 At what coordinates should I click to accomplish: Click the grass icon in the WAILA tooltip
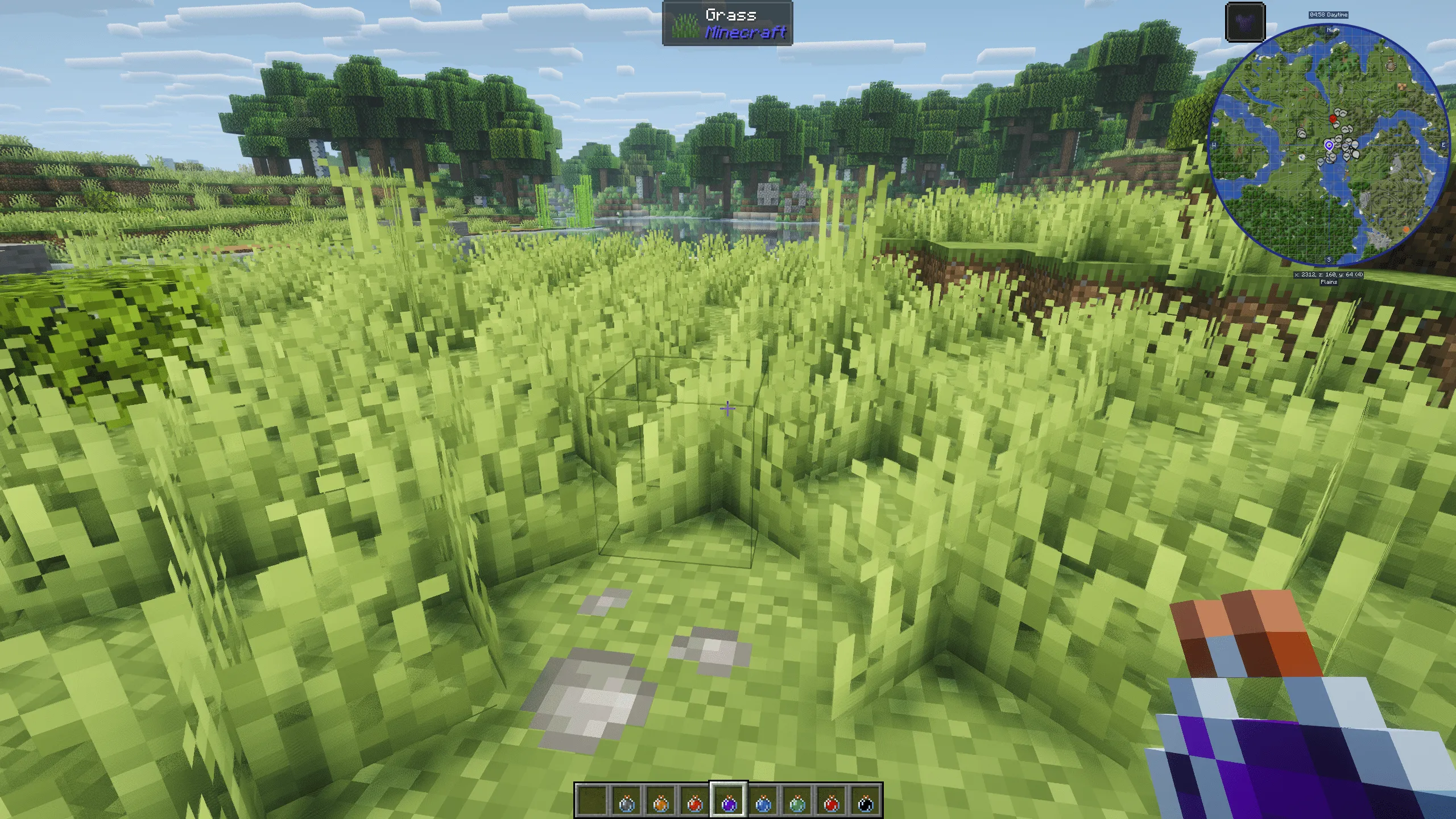(x=685, y=25)
